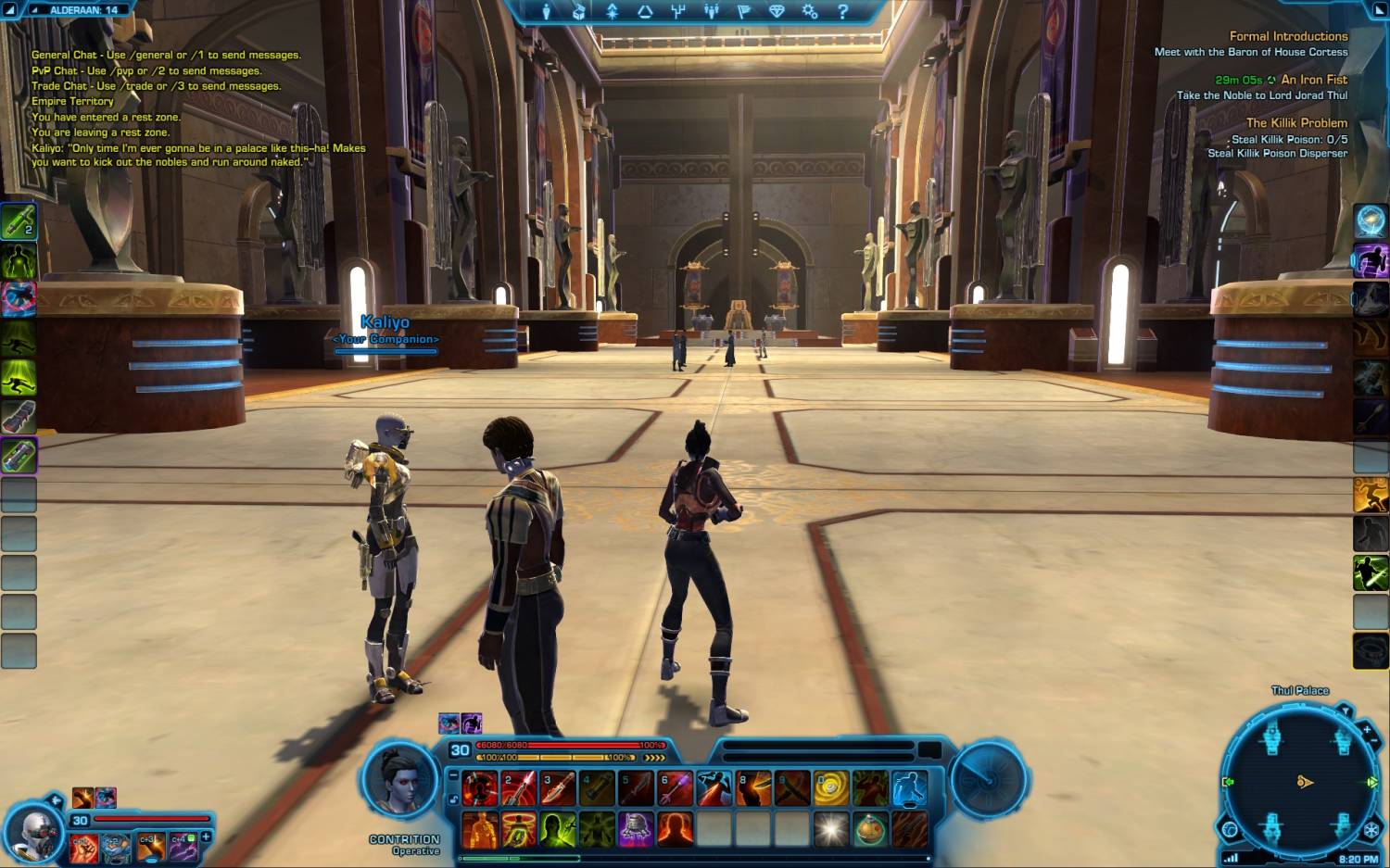Click the question mark help icon
Screen dimensions: 1390x868
(842, 11)
